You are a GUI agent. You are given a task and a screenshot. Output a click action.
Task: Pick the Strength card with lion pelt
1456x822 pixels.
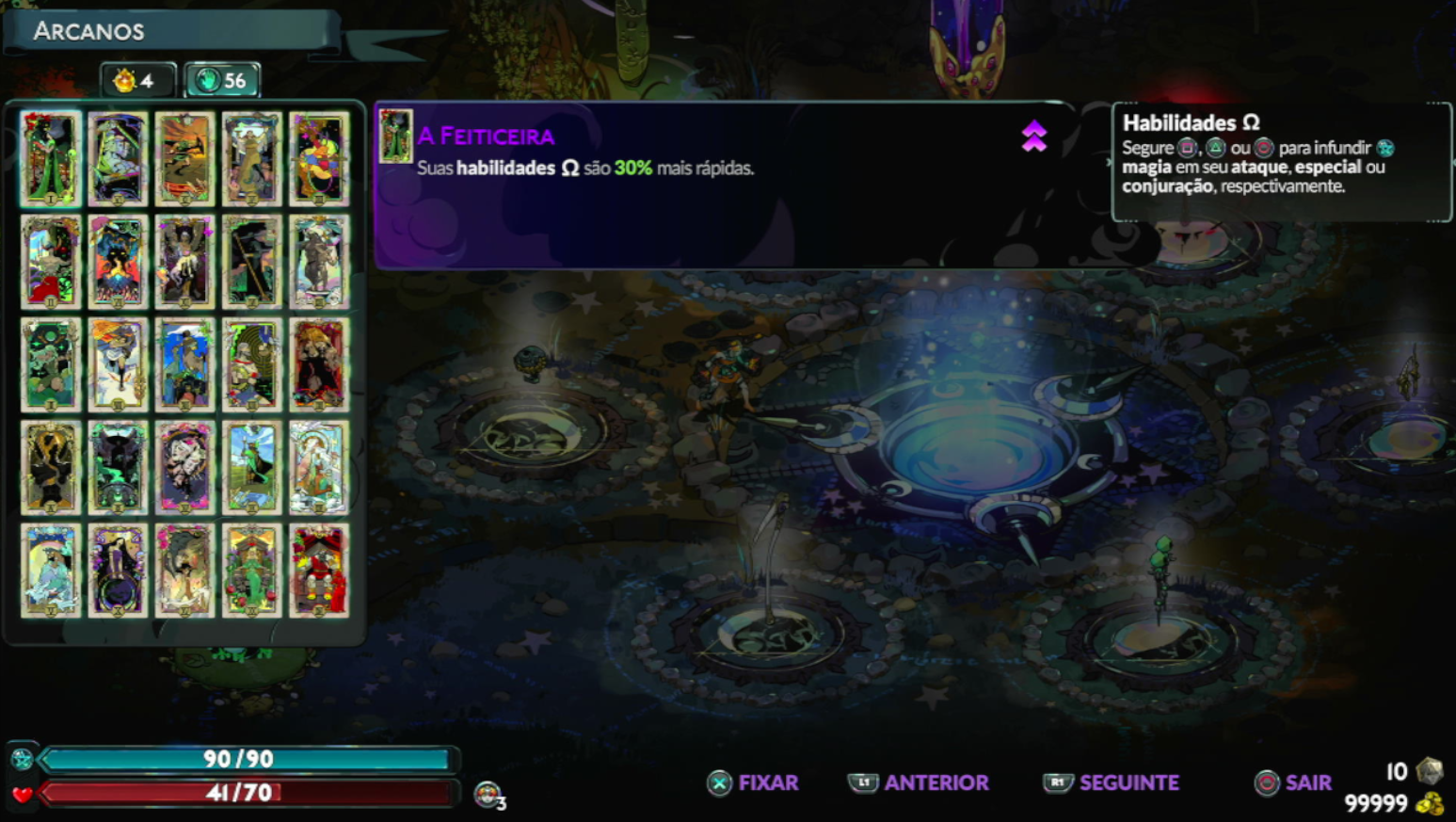[319, 364]
